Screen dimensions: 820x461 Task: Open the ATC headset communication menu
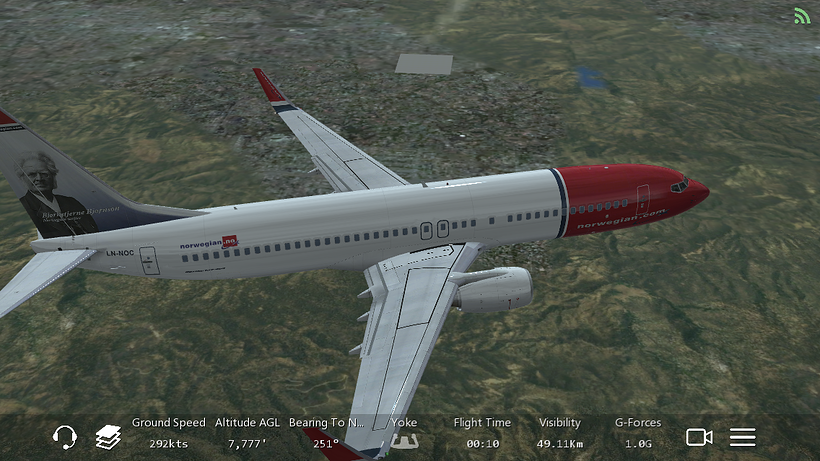coord(65,437)
